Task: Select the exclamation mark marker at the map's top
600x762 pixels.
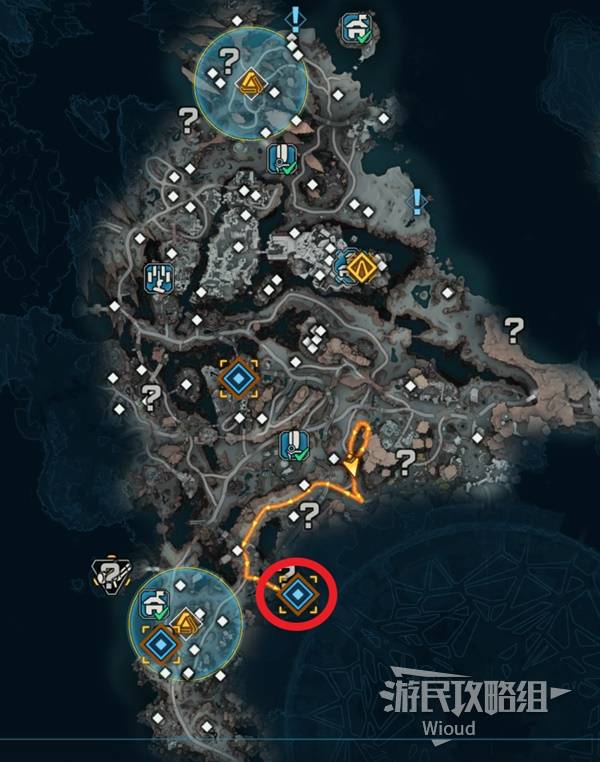Action: (295, 18)
